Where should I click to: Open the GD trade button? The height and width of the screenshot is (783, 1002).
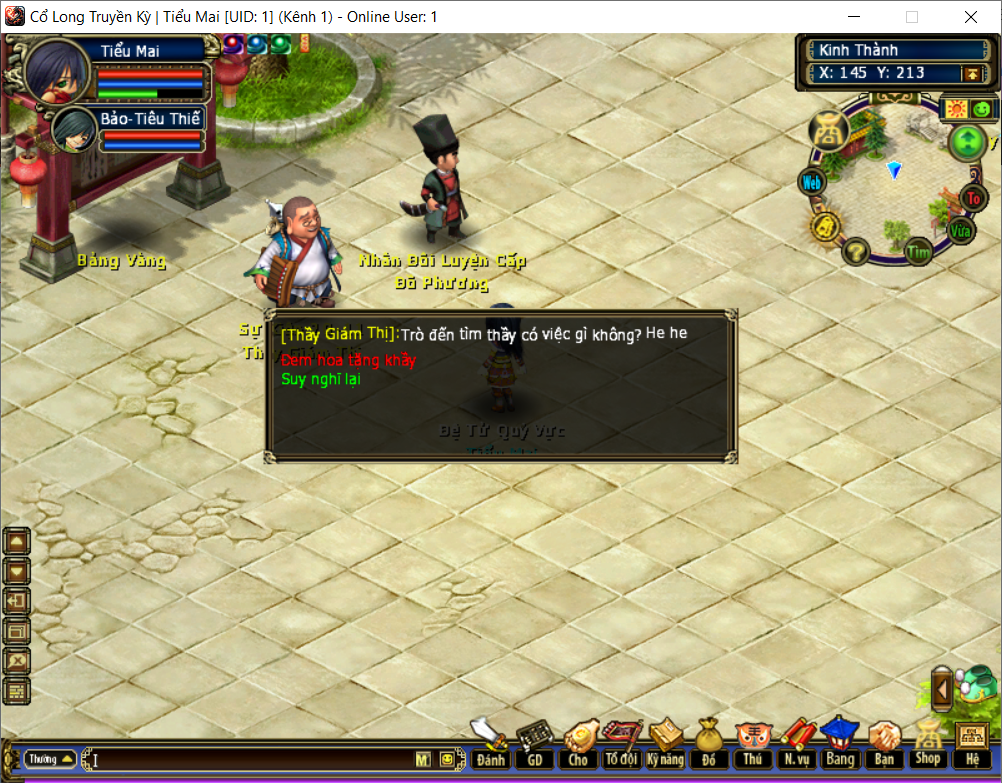(x=534, y=745)
